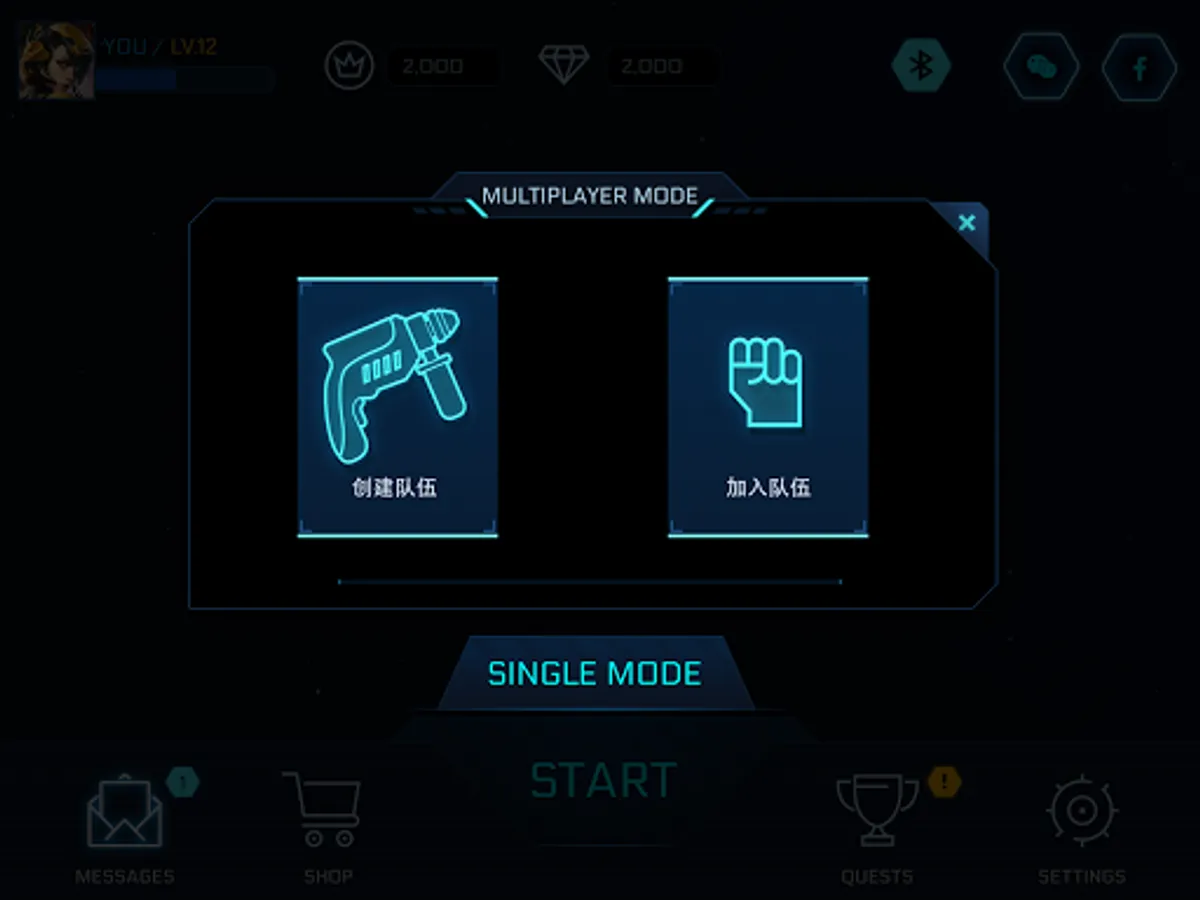Open the Facebook share button
The image size is (1200, 900).
click(1139, 66)
